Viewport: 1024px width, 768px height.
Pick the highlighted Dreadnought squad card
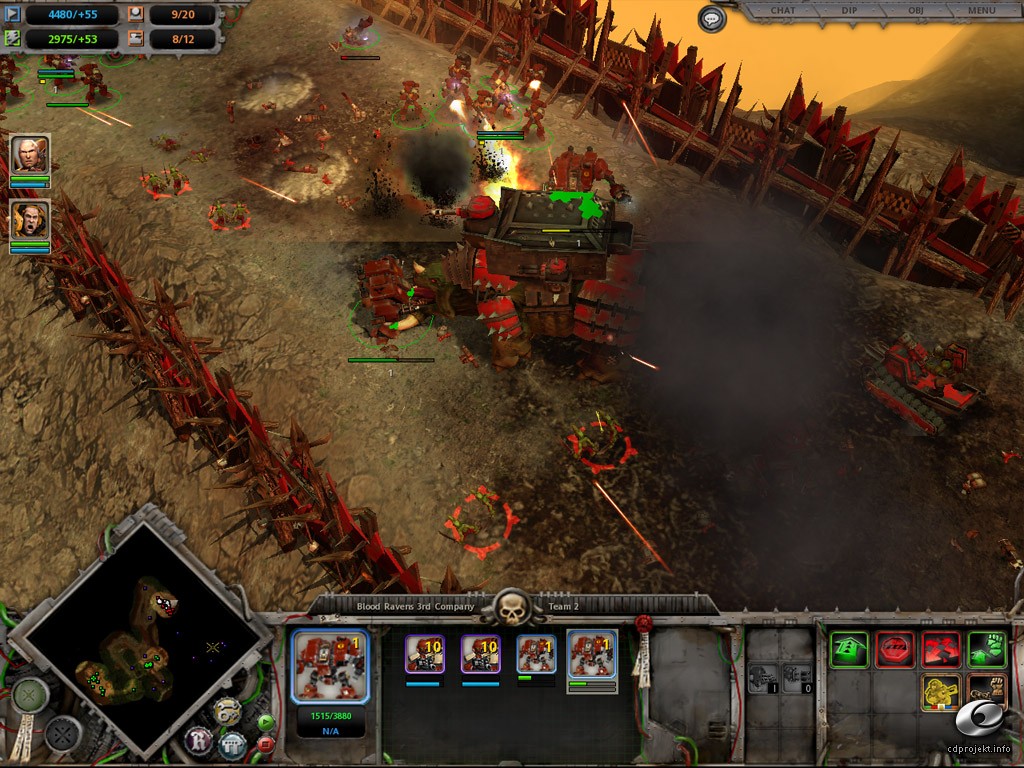[x=592, y=658]
